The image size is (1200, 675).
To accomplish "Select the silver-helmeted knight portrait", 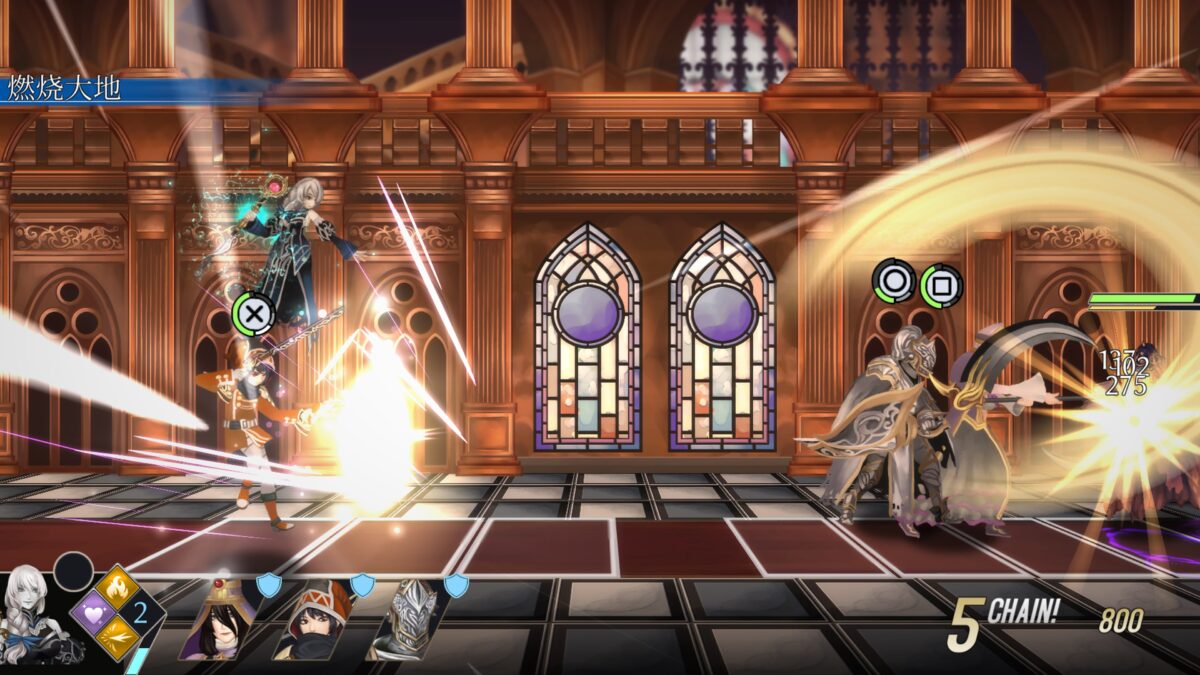I will tap(408, 622).
